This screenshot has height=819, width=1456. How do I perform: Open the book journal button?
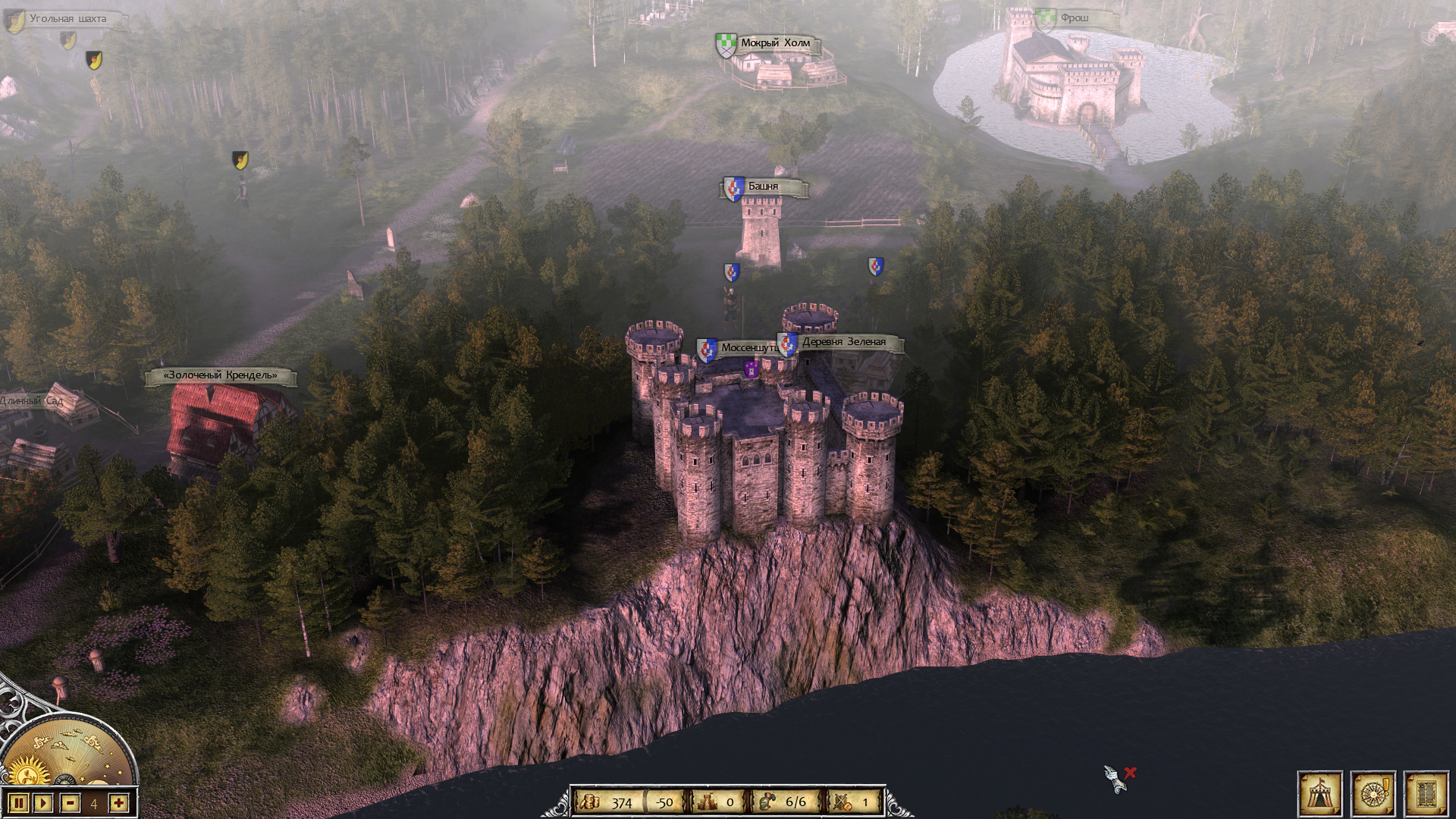point(1426,795)
